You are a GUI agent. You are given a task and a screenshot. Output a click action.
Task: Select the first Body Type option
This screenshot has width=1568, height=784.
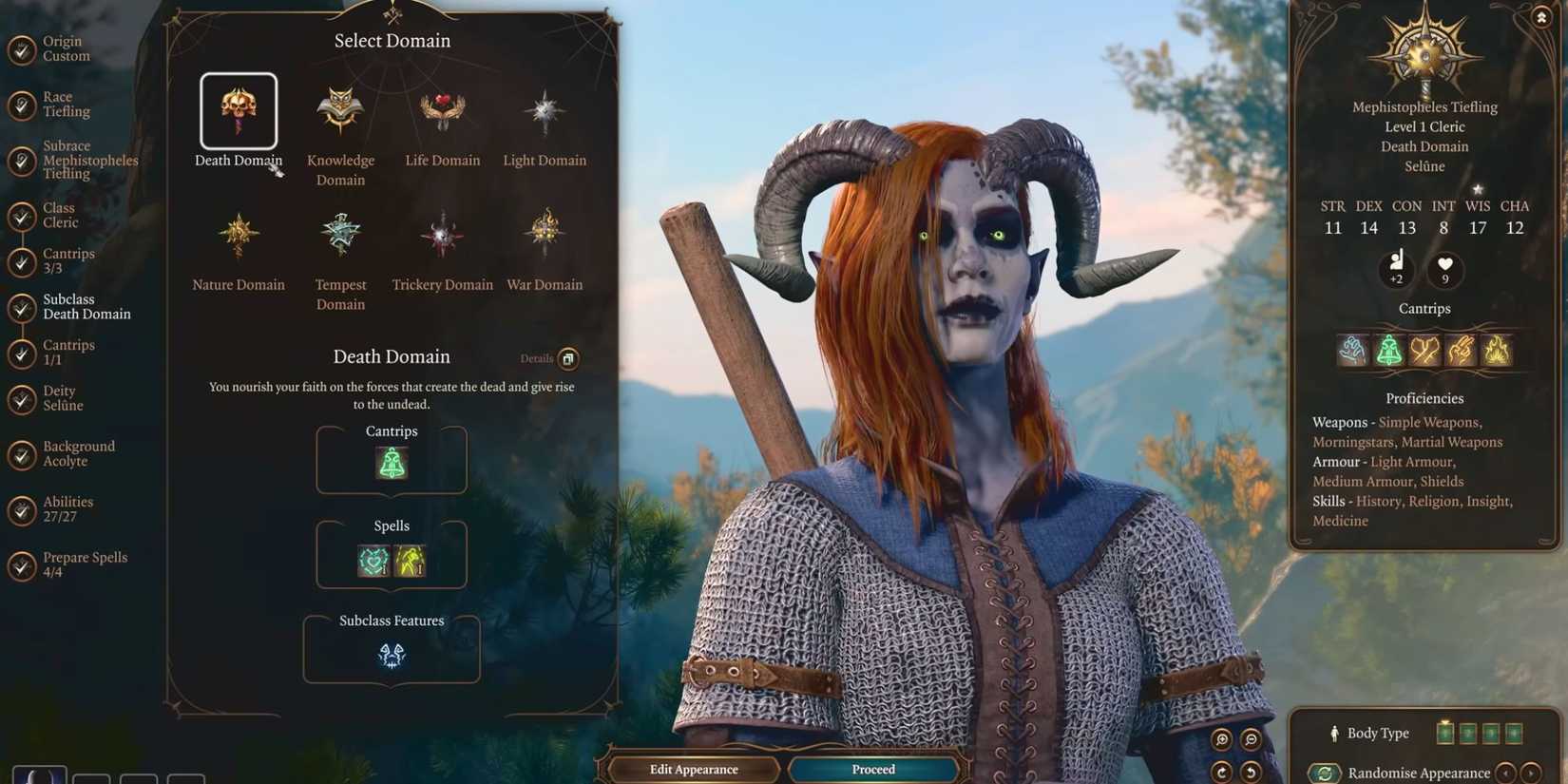[1445, 732]
